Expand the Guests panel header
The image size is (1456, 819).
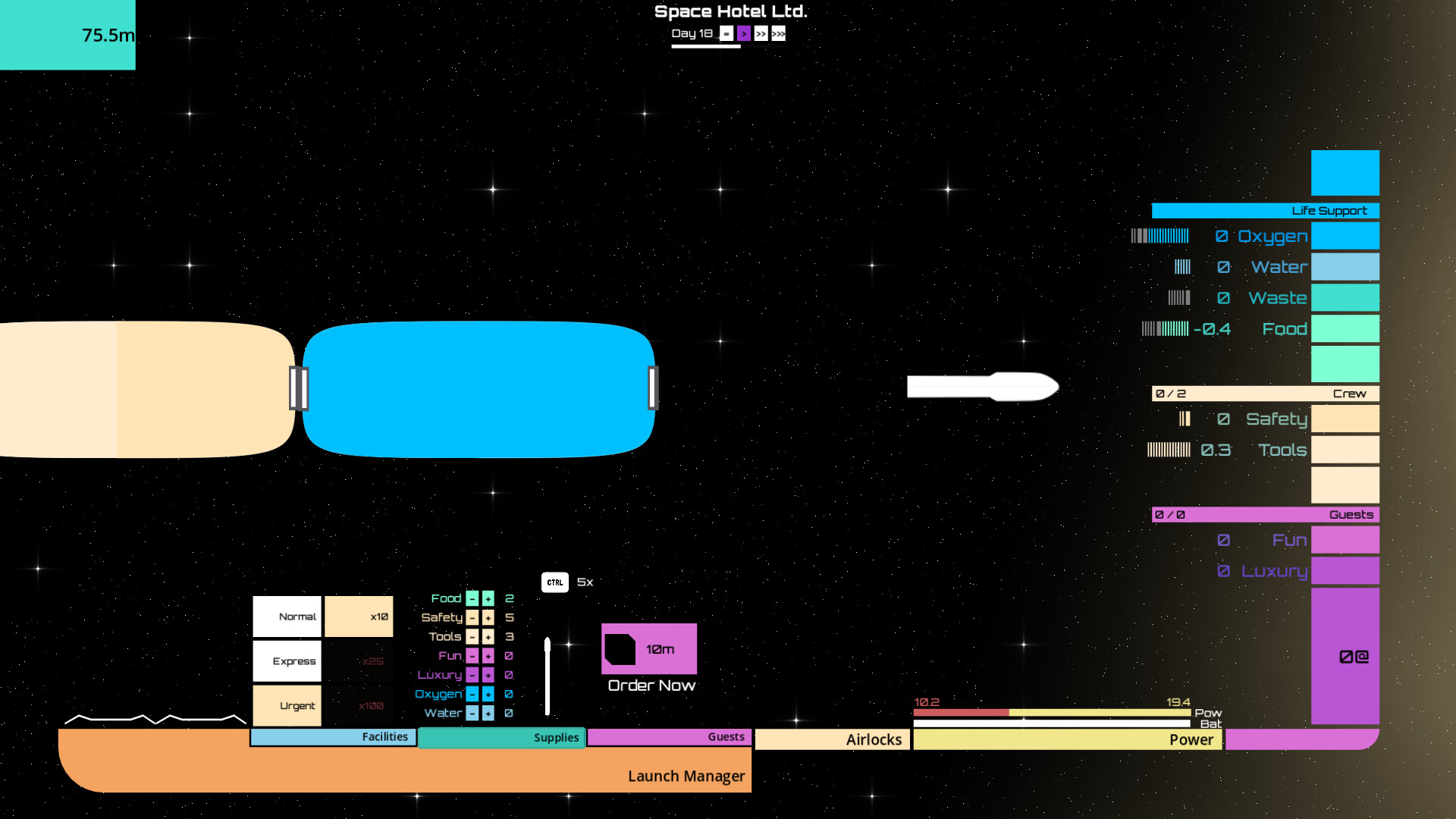pyautogui.click(x=1265, y=514)
